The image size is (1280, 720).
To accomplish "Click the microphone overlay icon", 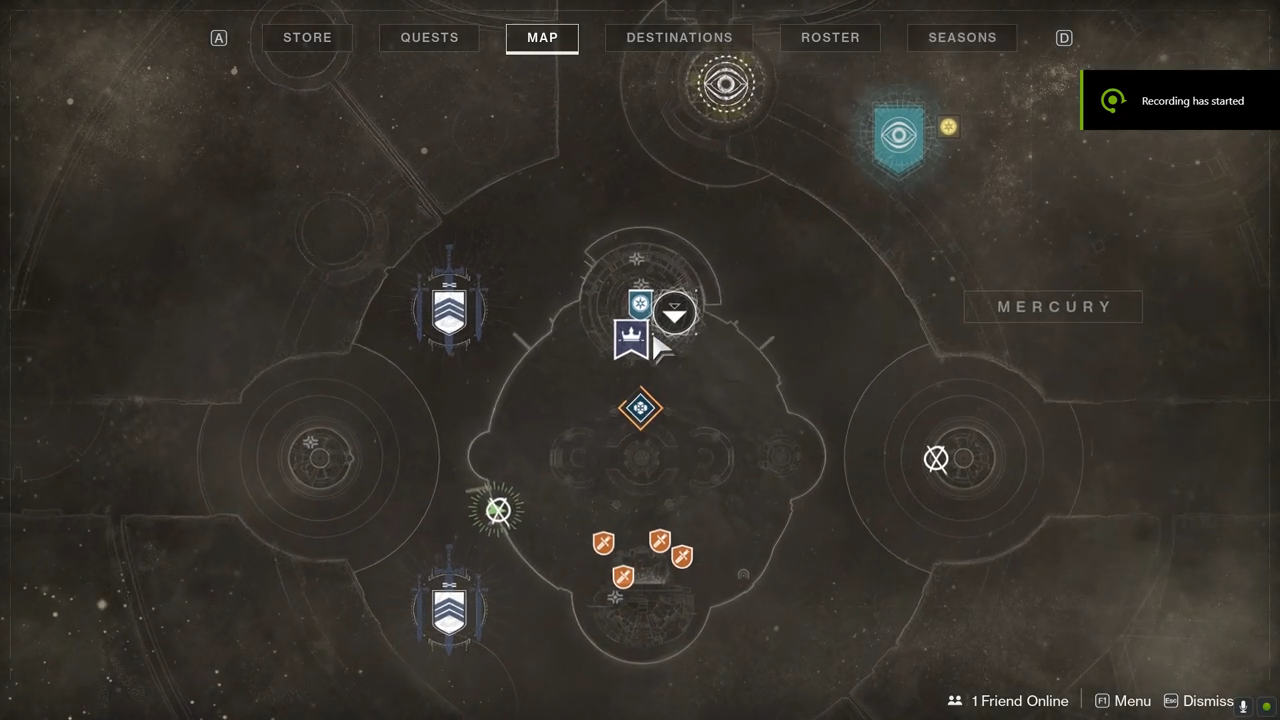I will click(x=1244, y=706).
